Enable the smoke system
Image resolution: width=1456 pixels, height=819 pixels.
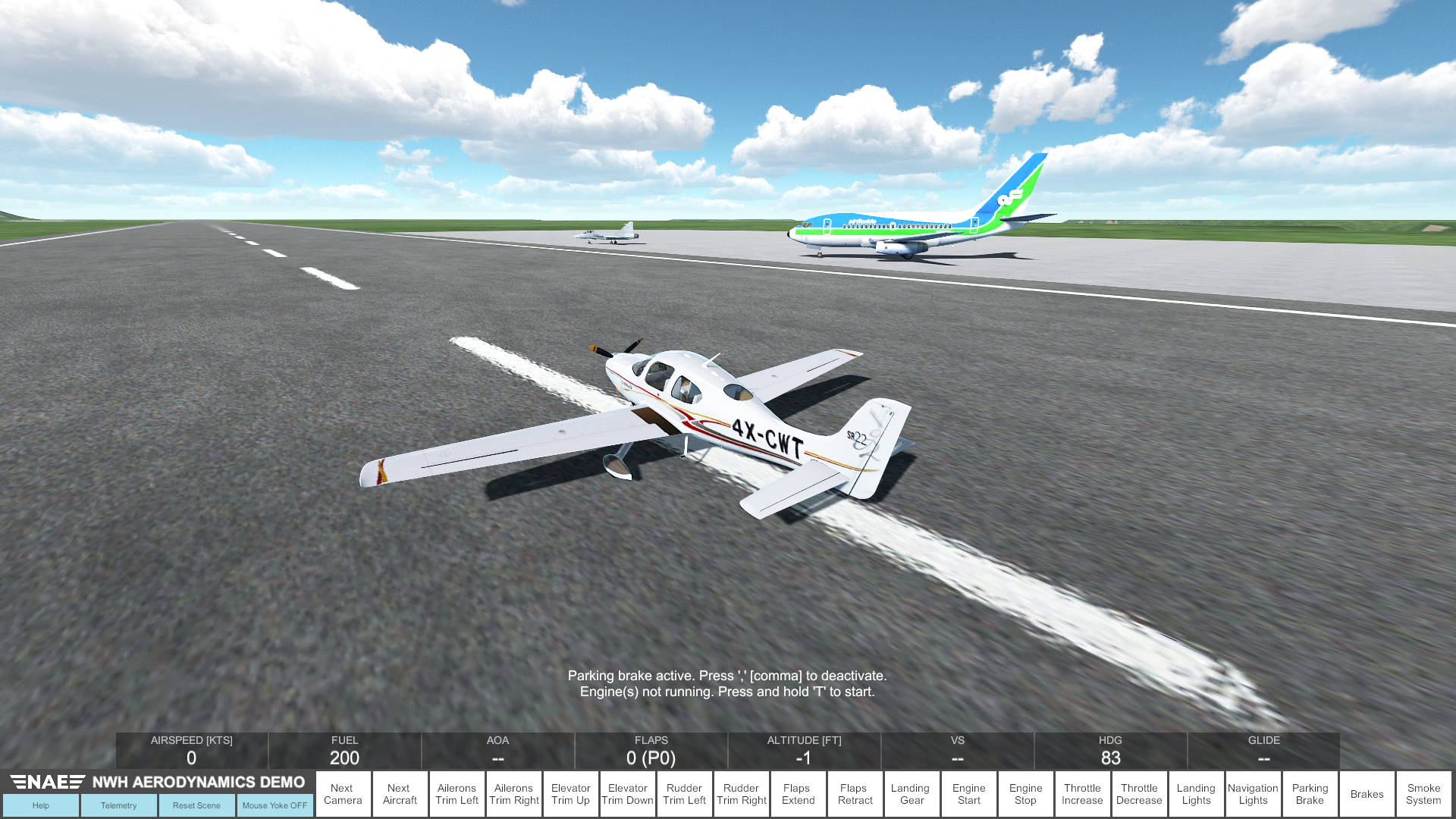pyautogui.click(x=1423, y=793)
